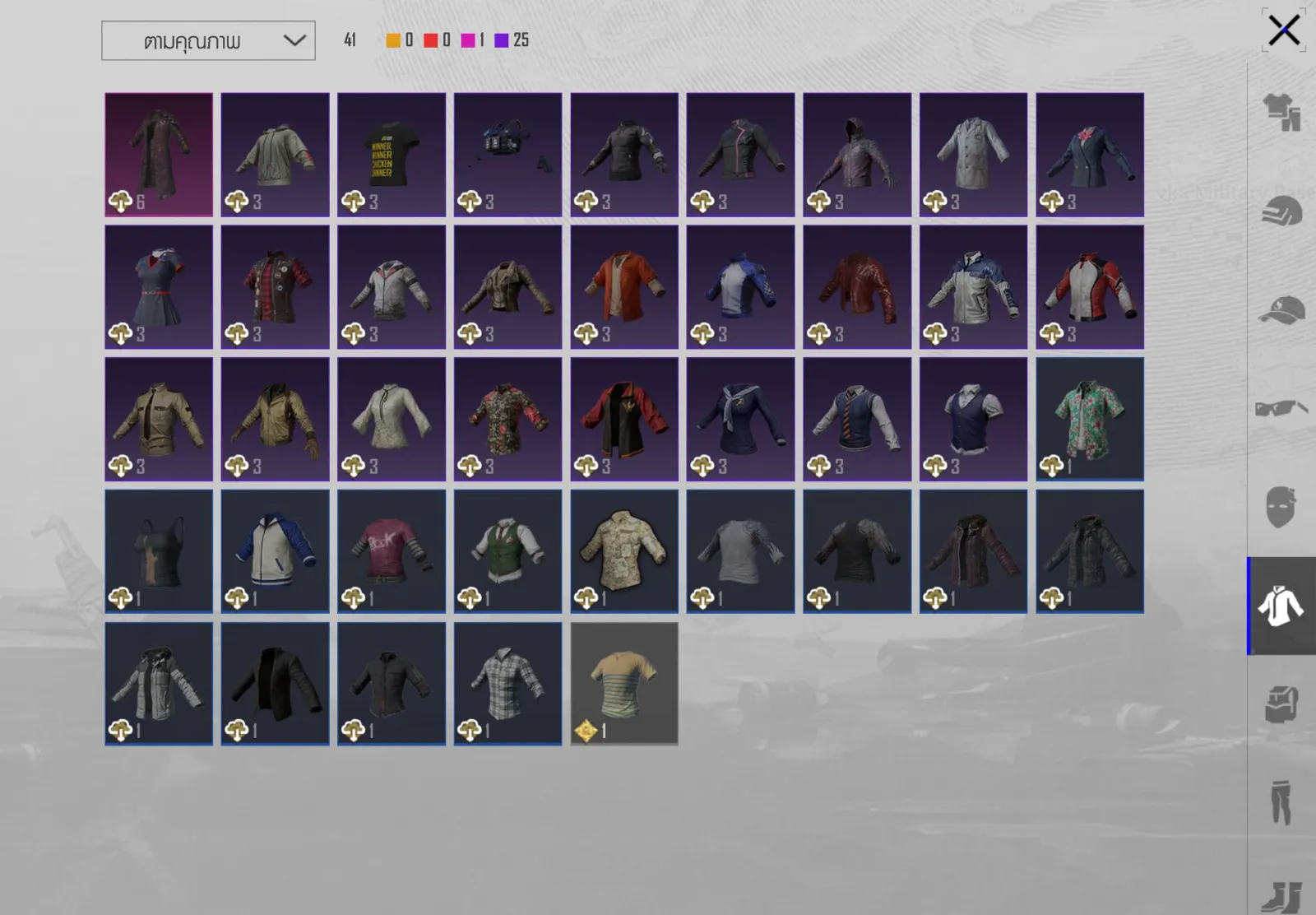The image size is (1316, 915).
Task: Open the helmet category tab
Action: click(1281, 211)
